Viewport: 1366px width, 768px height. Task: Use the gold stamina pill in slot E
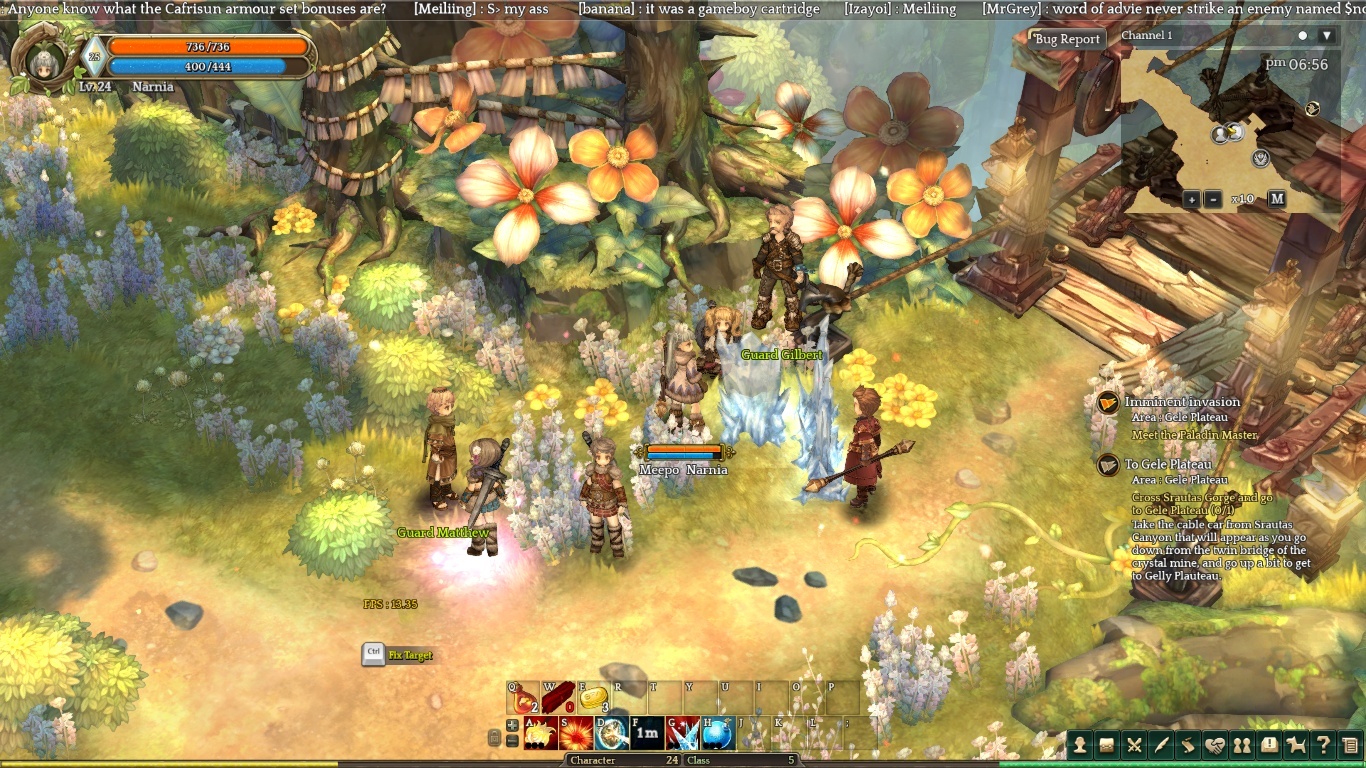593,697
